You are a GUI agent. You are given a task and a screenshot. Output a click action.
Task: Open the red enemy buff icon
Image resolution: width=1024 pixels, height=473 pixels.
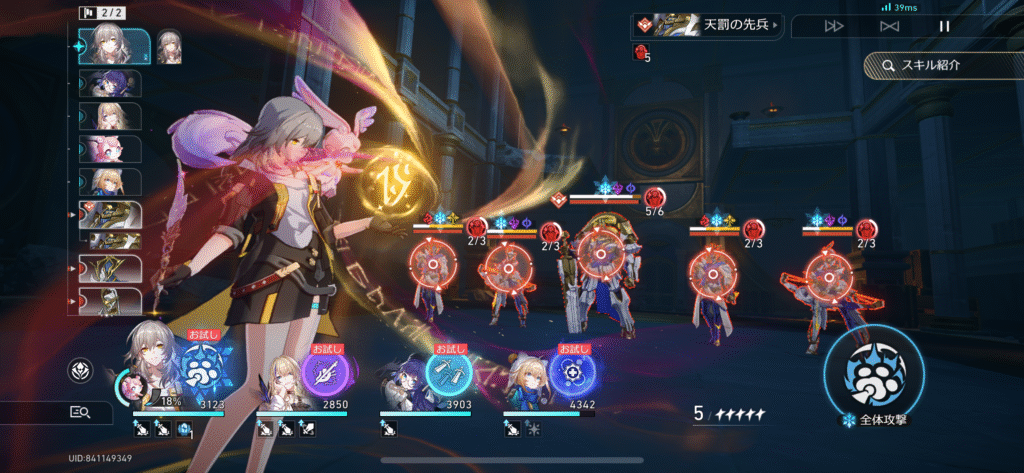(x=641, y=52)
